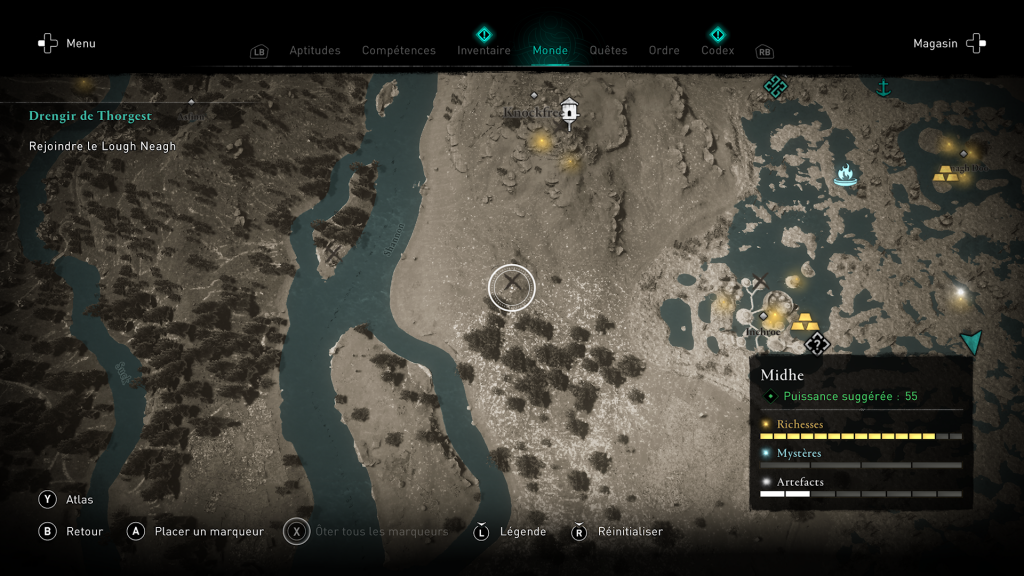Place a marker with Placer un marqueur
The height and width of the screenshot is (576, 1024).
tap(197, 532)
